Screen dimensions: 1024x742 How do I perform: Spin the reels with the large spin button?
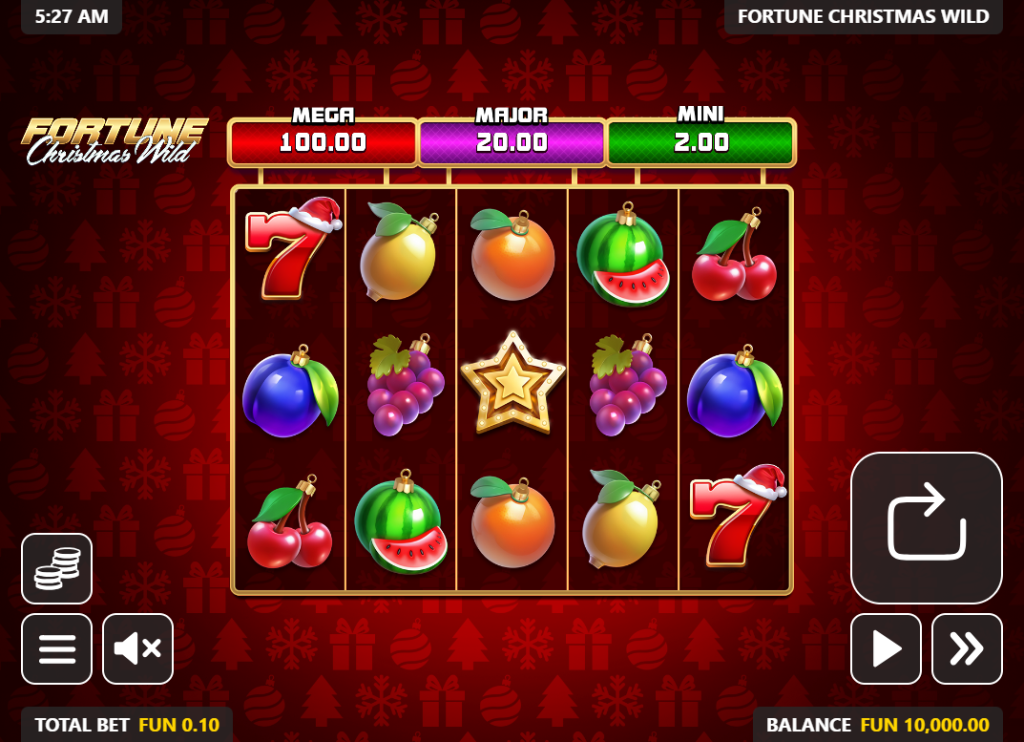pos(926,527)
